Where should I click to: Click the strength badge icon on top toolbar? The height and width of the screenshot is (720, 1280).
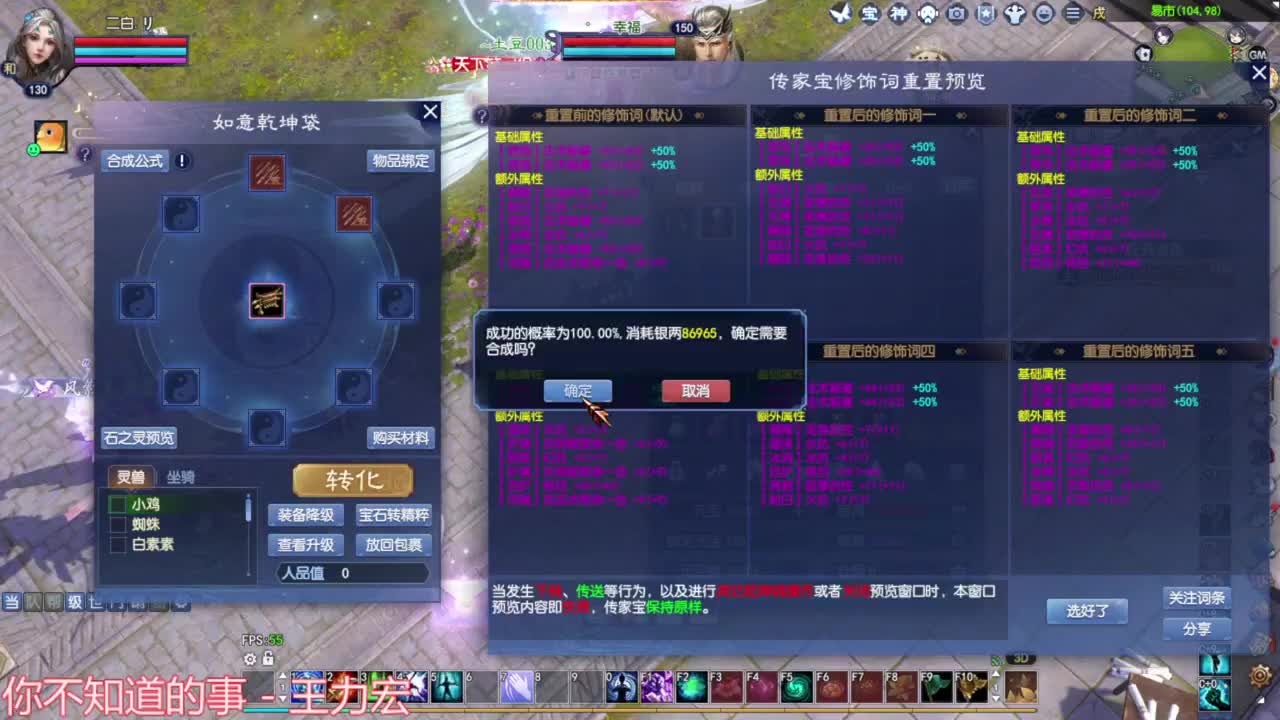[1015, 14]
